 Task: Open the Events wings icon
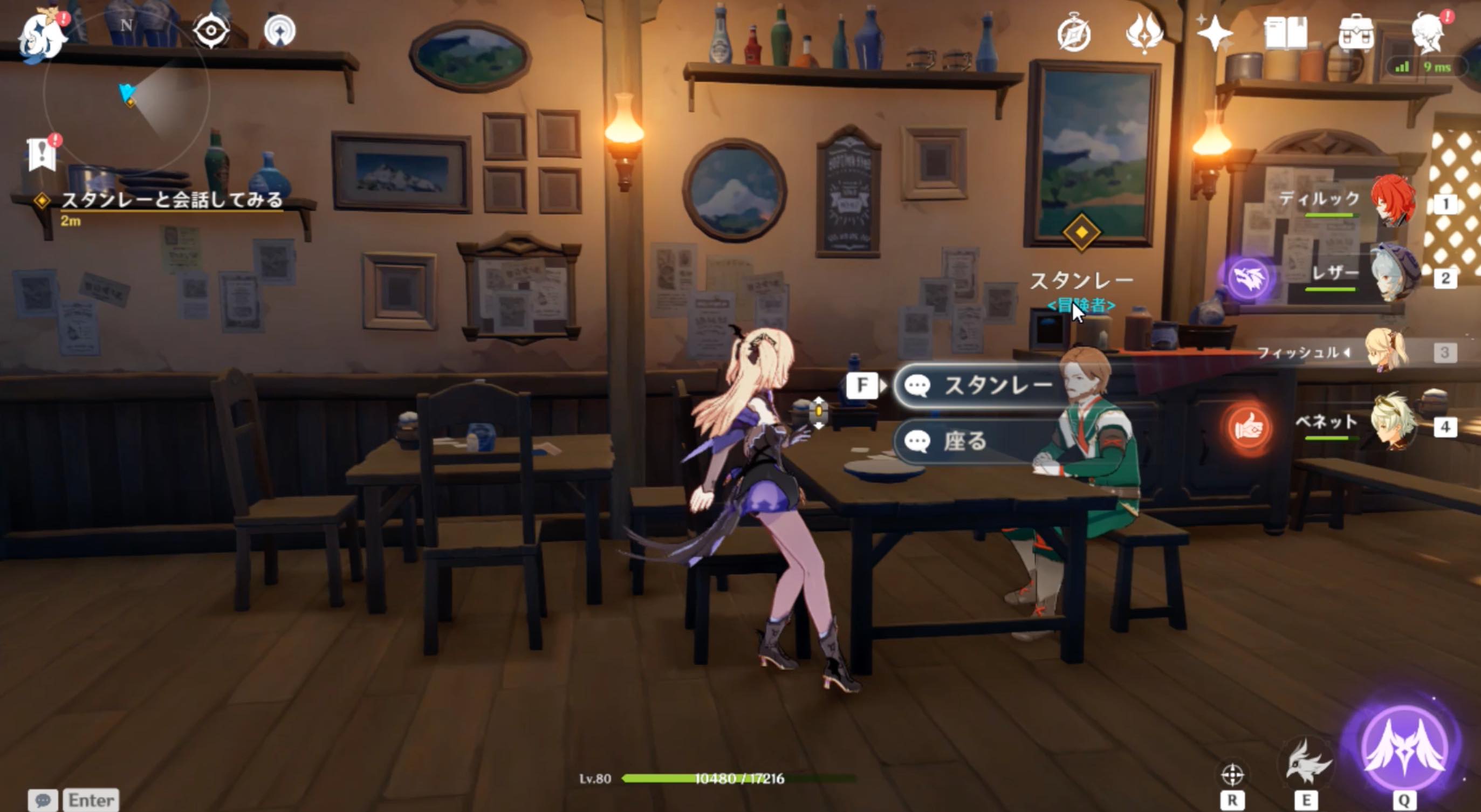[1145, 35]
